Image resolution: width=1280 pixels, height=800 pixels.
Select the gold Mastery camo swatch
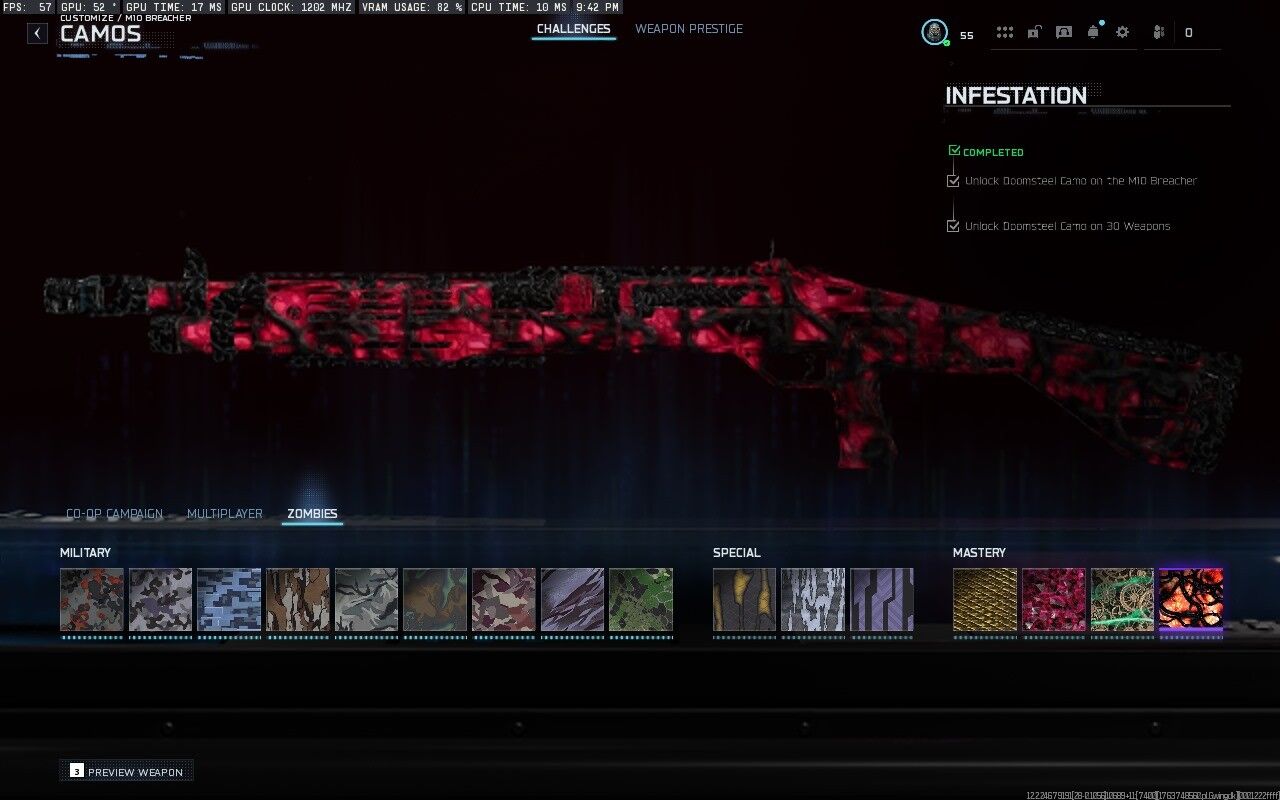click(984, 600)
